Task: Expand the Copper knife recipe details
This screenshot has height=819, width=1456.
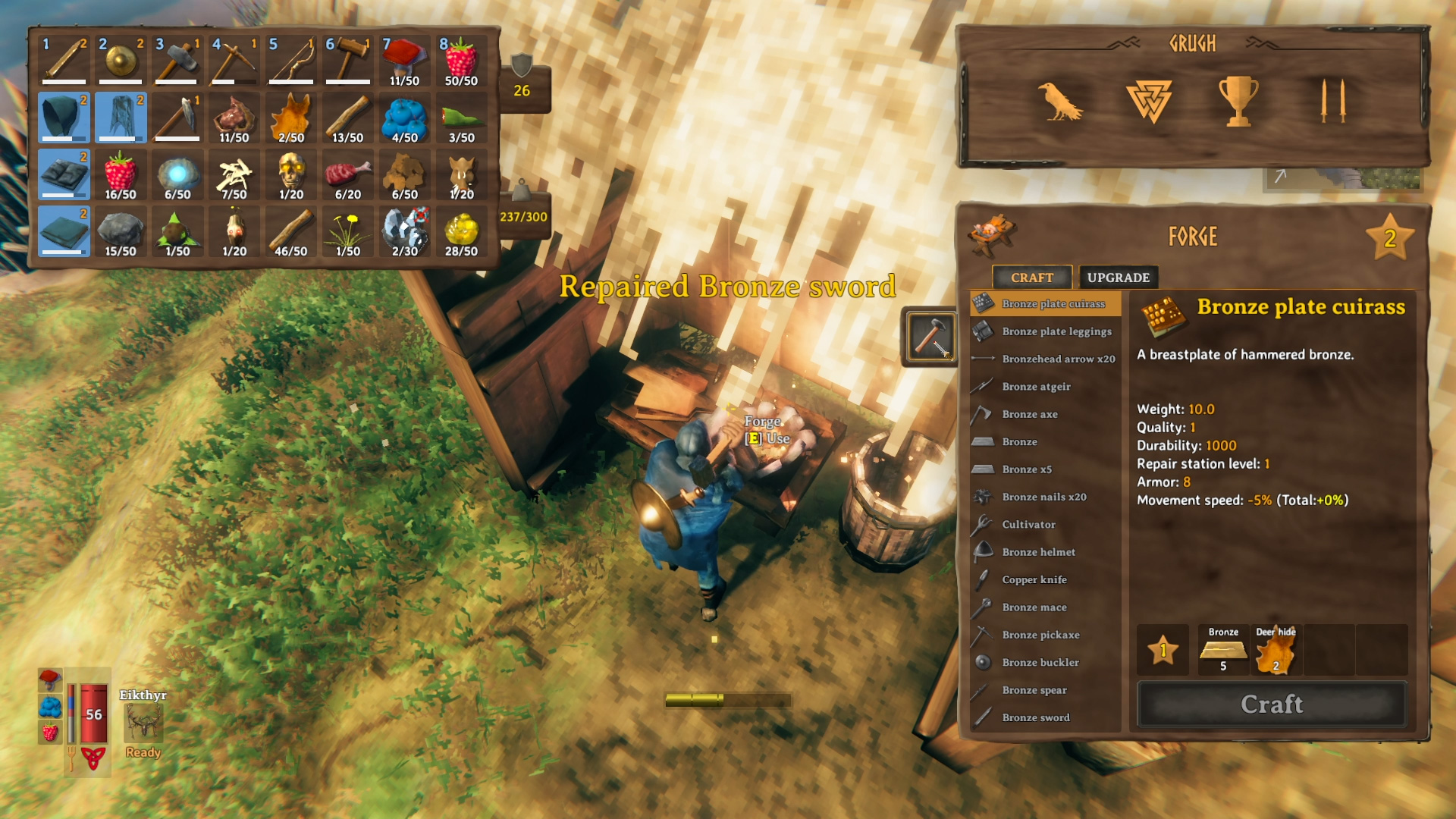Action: 1033,579
